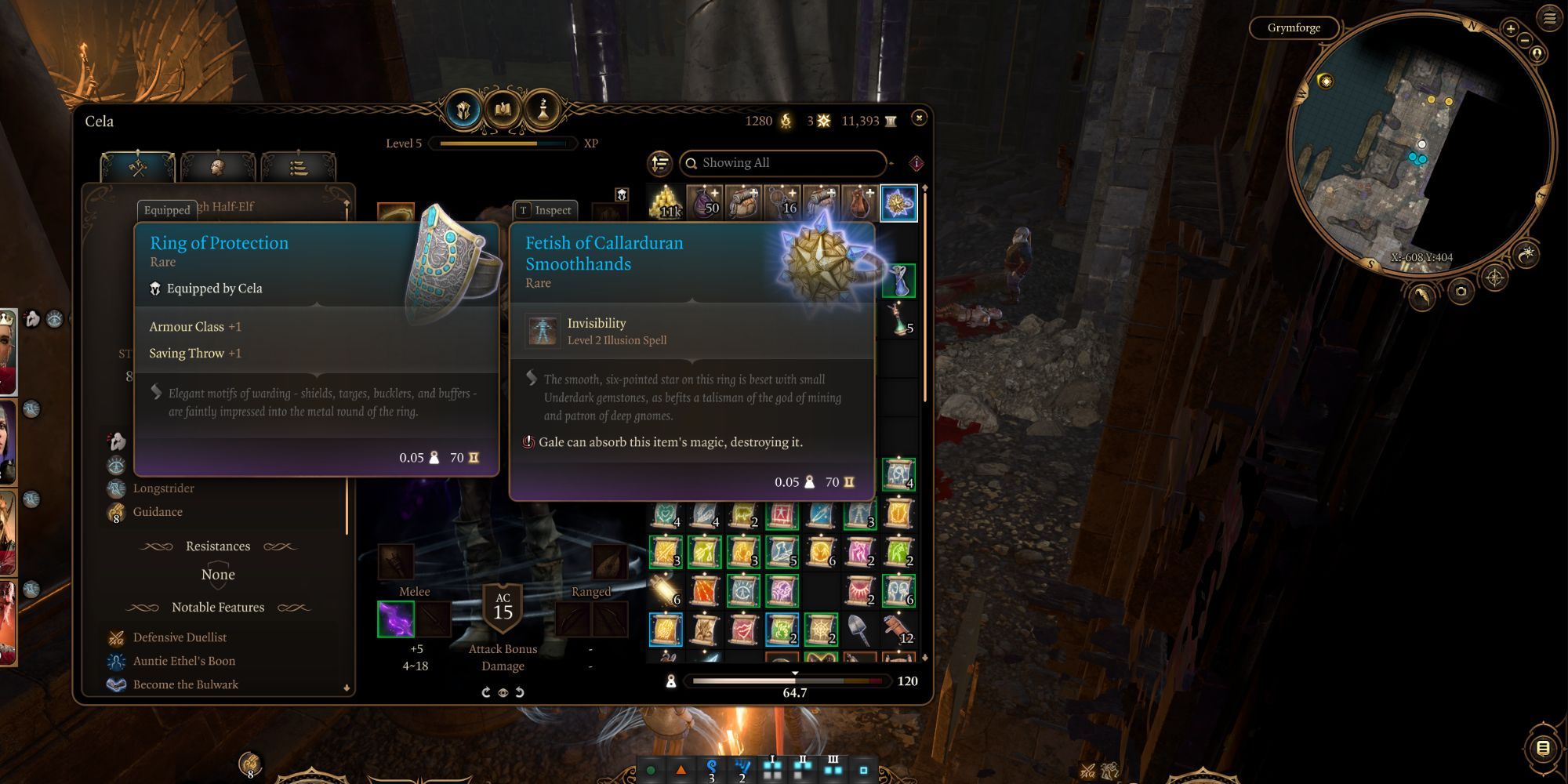1568x784 pixels.
Task: Click the inventory search field
Action: [x=784, y=163]
